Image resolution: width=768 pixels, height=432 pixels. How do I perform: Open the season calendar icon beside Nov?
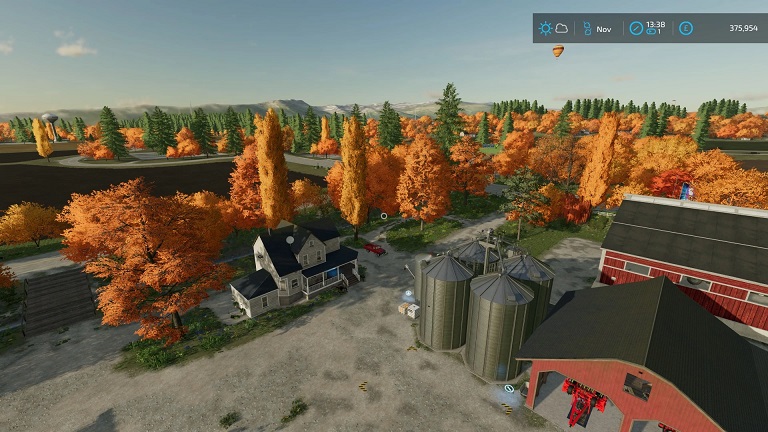tap(587, 28)
